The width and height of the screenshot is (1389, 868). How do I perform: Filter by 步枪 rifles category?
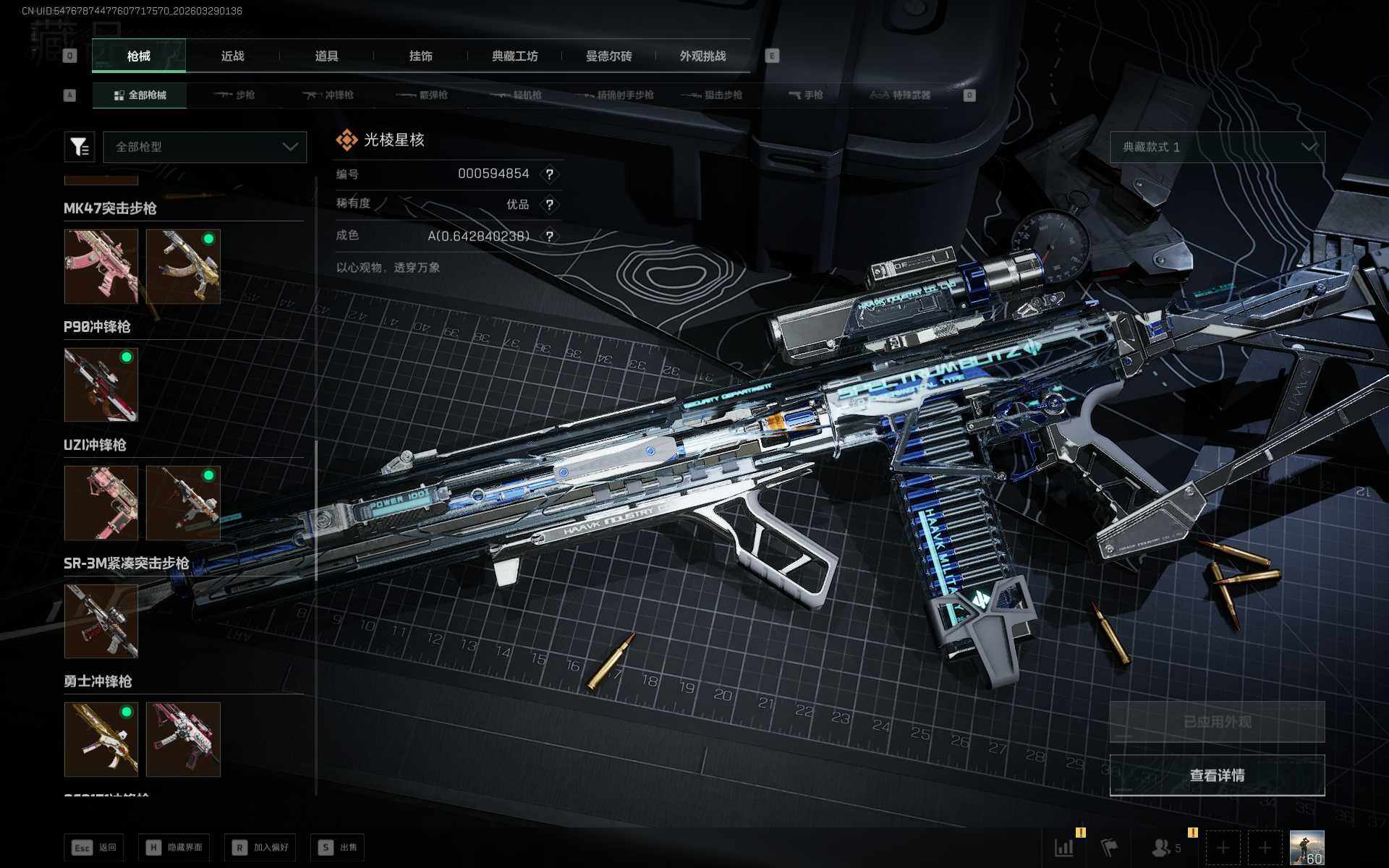point(234,95)
